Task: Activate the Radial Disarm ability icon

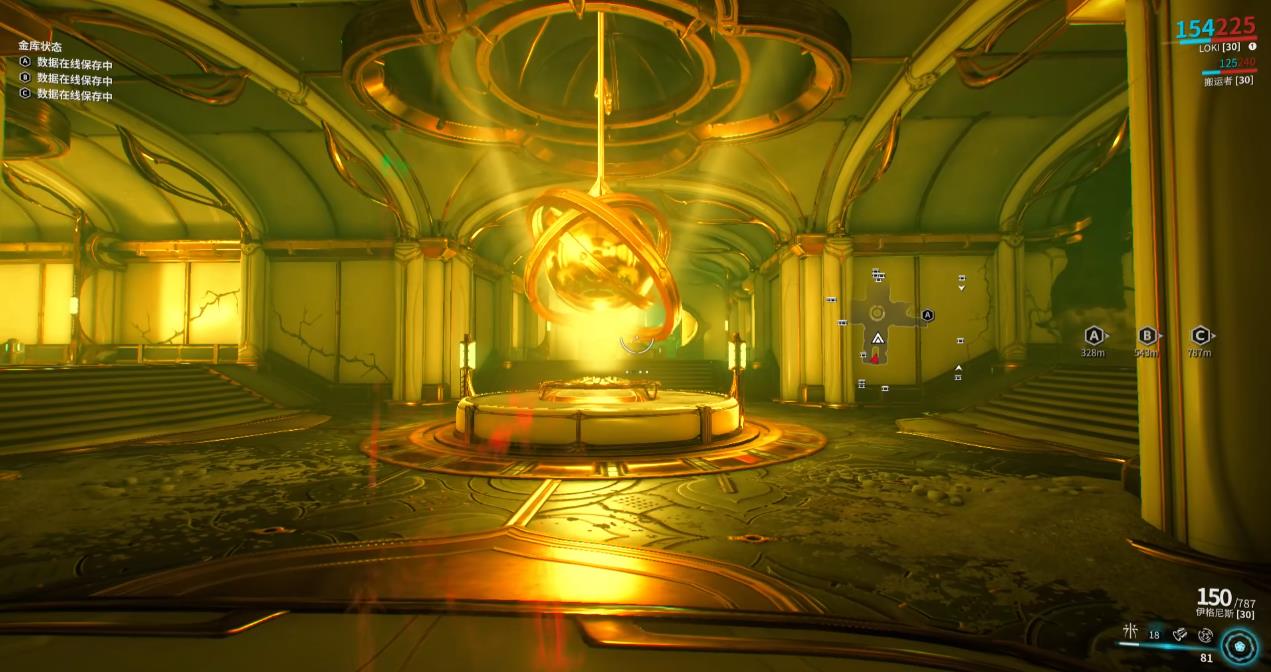Action: pyautogui.click(x=1205, y=634)
